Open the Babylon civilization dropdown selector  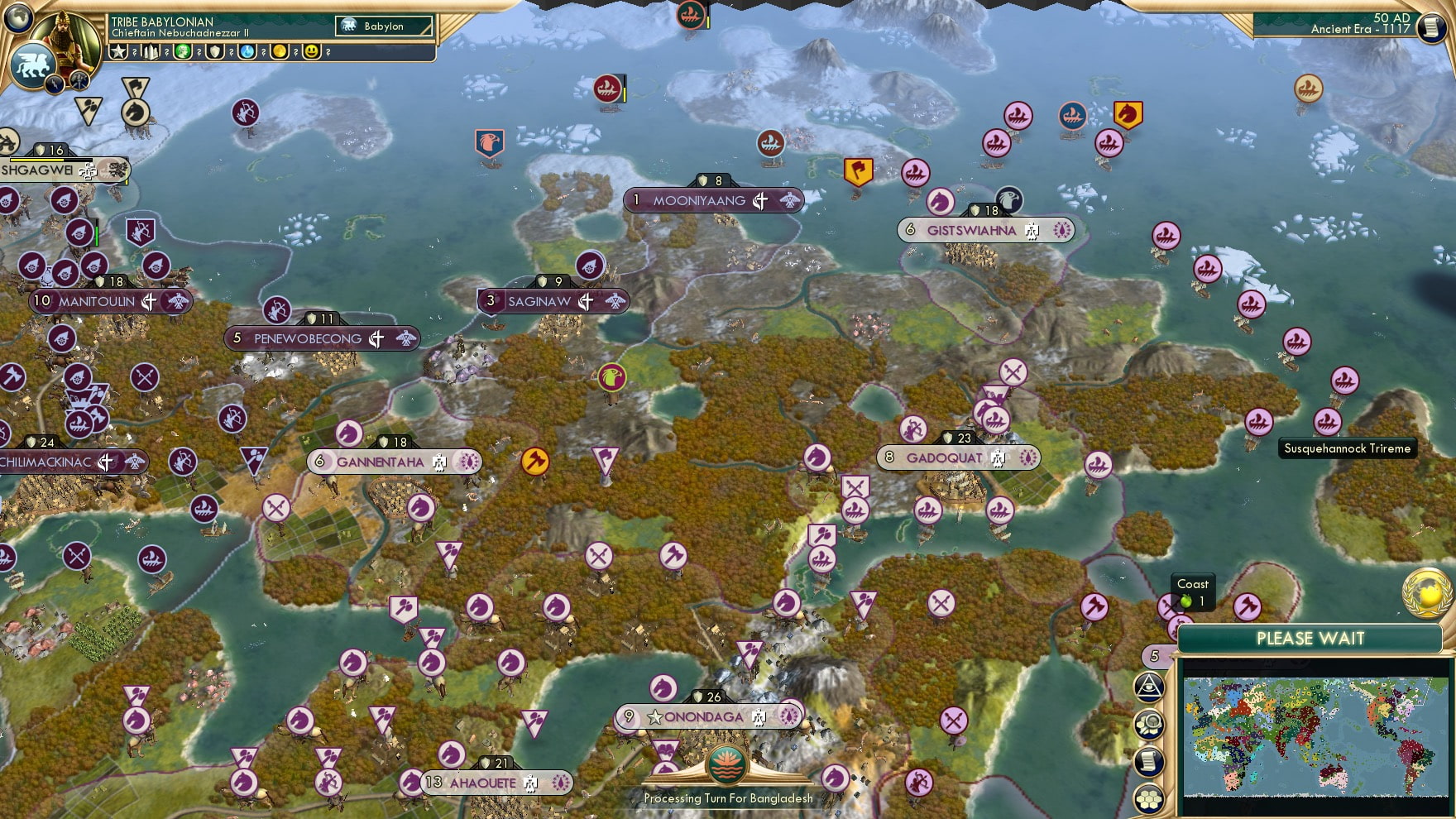point(385,26)
